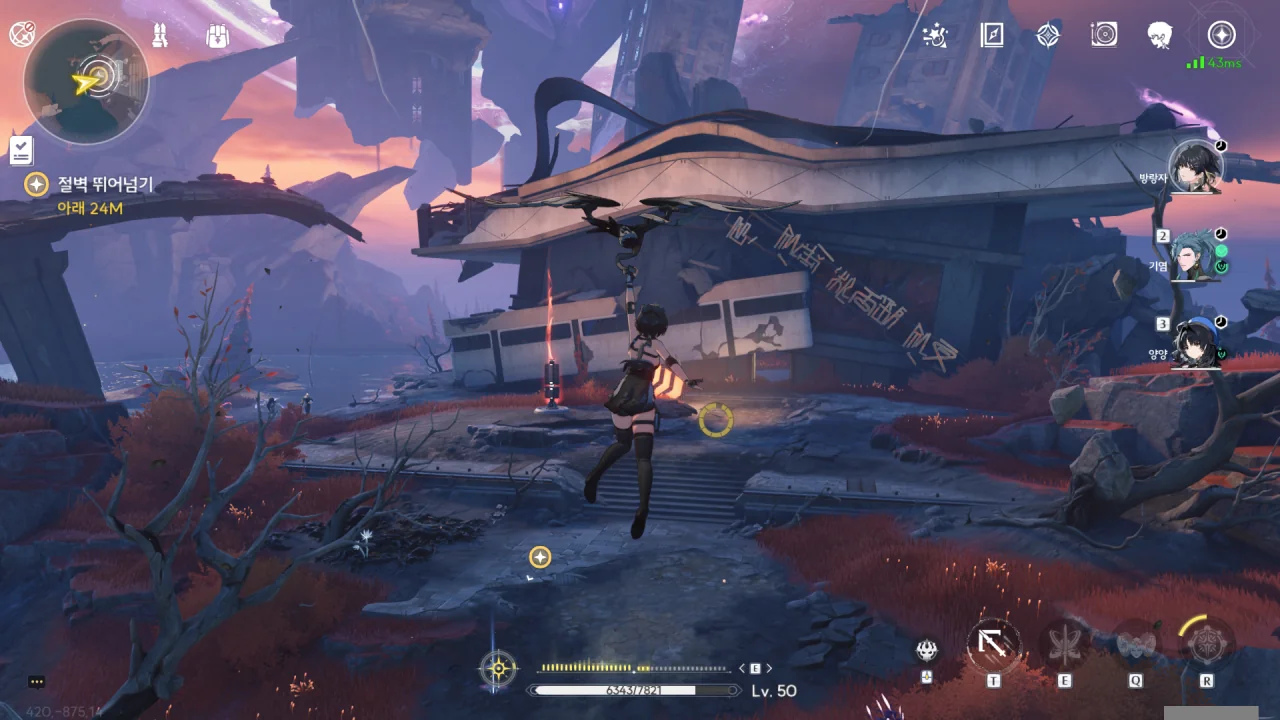Switch to party member 양양
1280x720 pixels.
pyautogui.click(x=1196, y=342)
